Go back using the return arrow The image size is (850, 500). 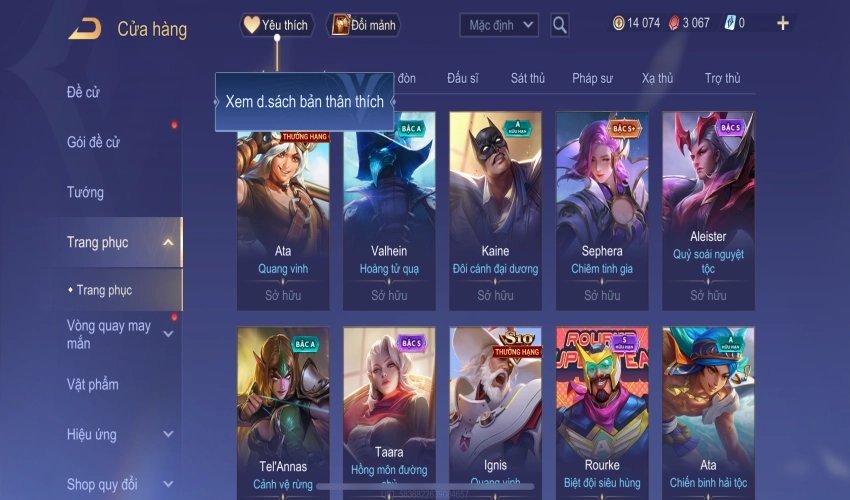pyautogui.click(x=85, y=28)
